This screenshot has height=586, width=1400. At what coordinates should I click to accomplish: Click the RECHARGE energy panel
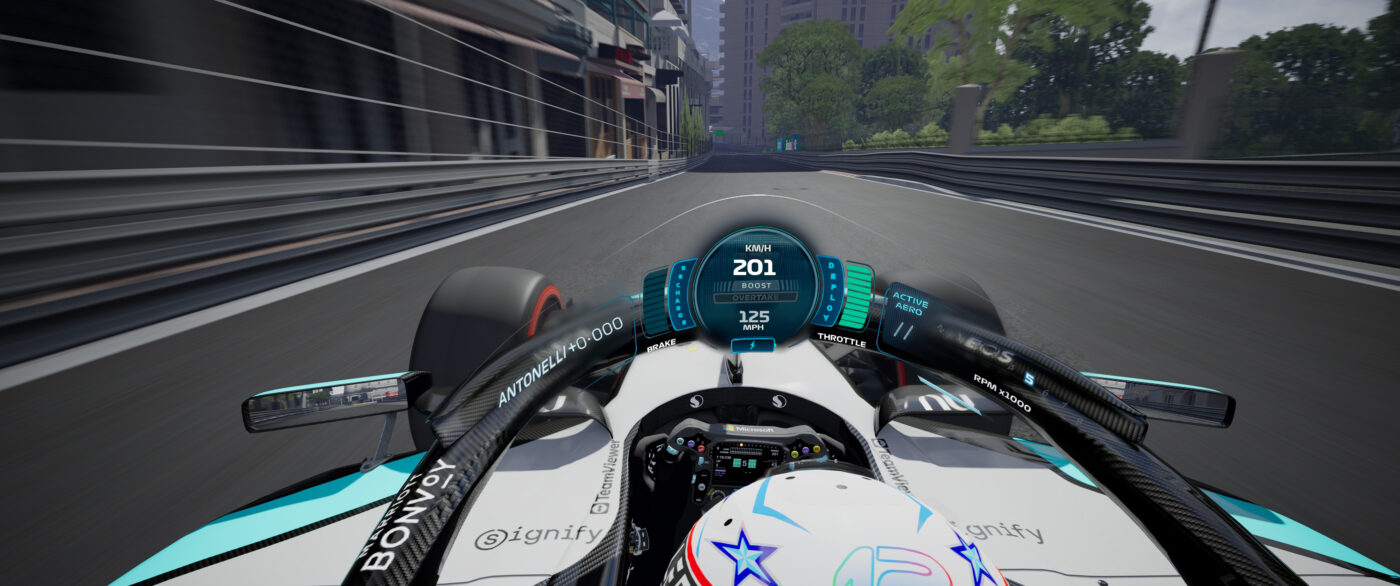(685, 295)
